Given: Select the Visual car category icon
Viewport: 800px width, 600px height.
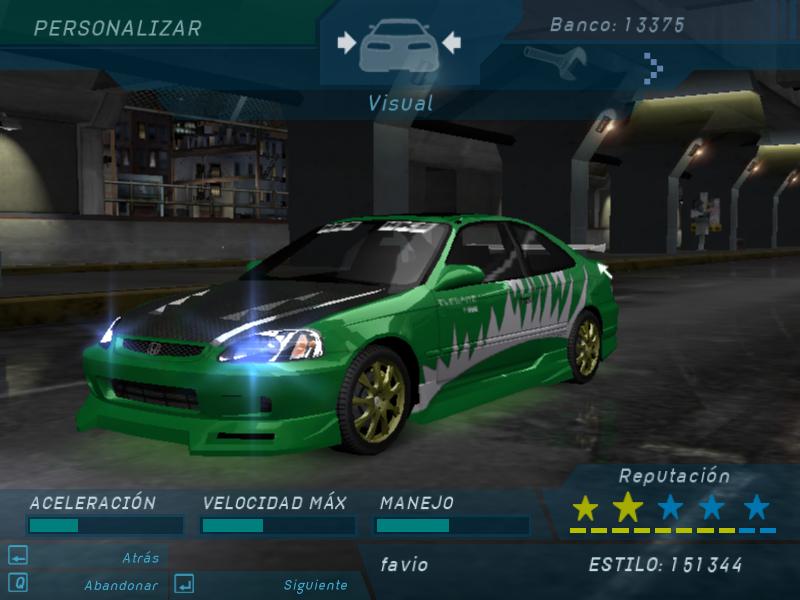Looking at the screenshot, I should point(399,44).
